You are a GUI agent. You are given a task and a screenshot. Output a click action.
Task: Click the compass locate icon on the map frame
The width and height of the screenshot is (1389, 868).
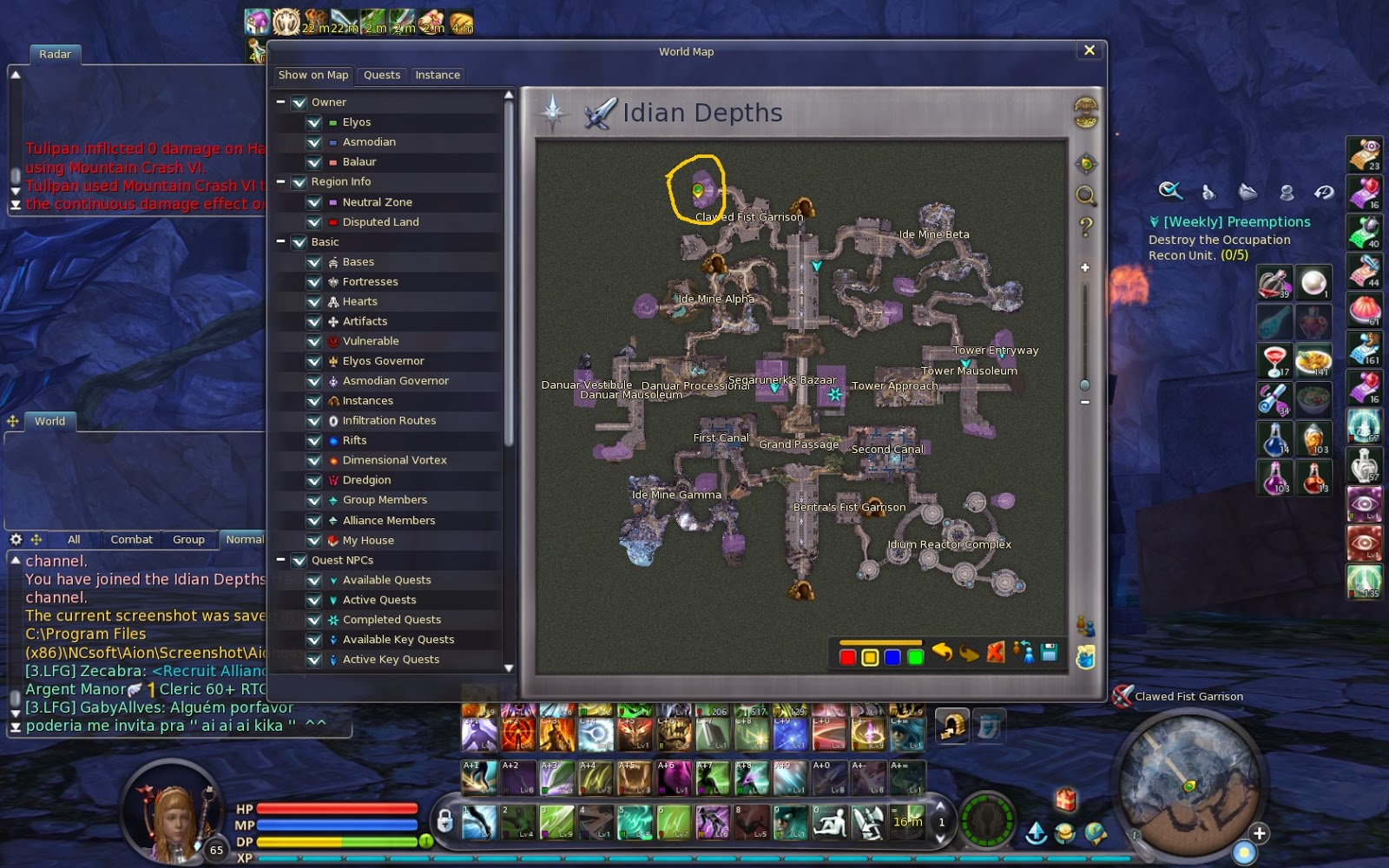(x=1085, y=163)
